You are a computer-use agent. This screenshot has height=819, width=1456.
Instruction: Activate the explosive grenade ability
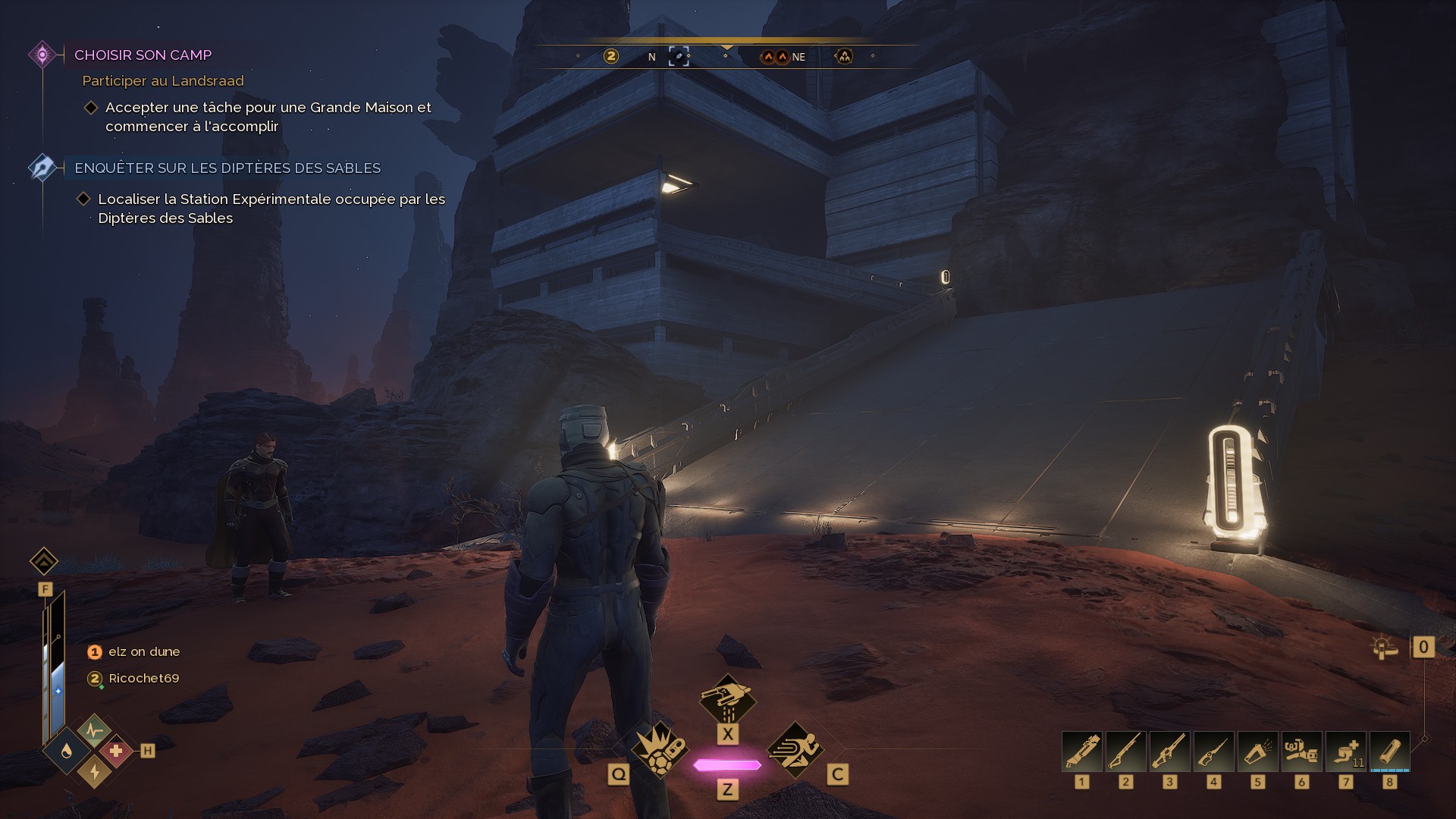click(x=659, y=750)
